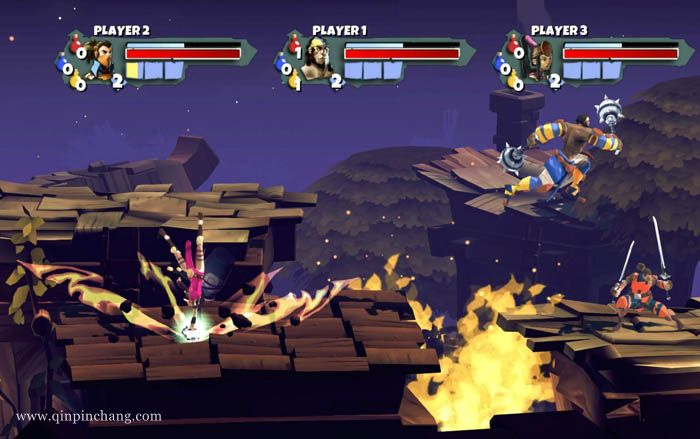Use Player 3's yellow potion

[516, 84]
